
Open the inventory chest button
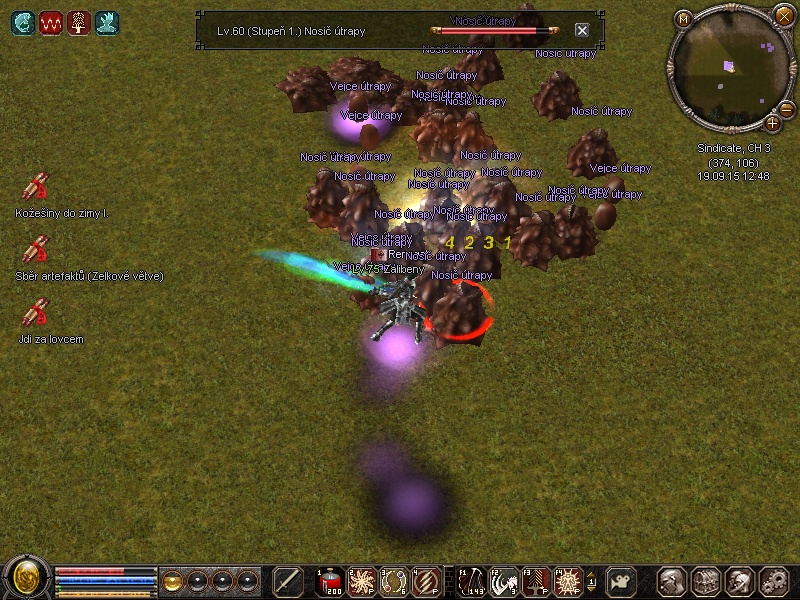706,580
